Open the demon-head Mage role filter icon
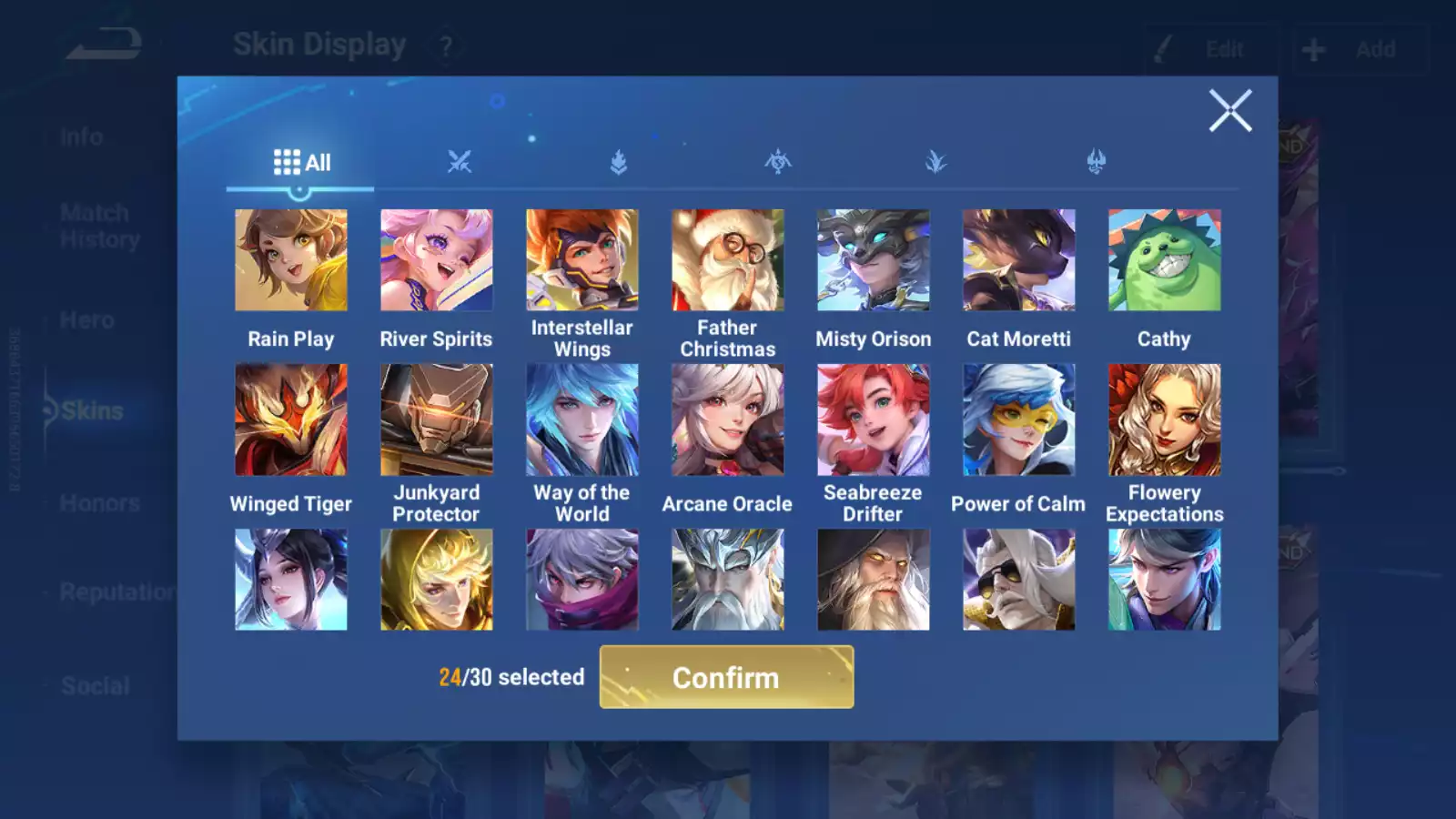 [x=1097, y=160]
